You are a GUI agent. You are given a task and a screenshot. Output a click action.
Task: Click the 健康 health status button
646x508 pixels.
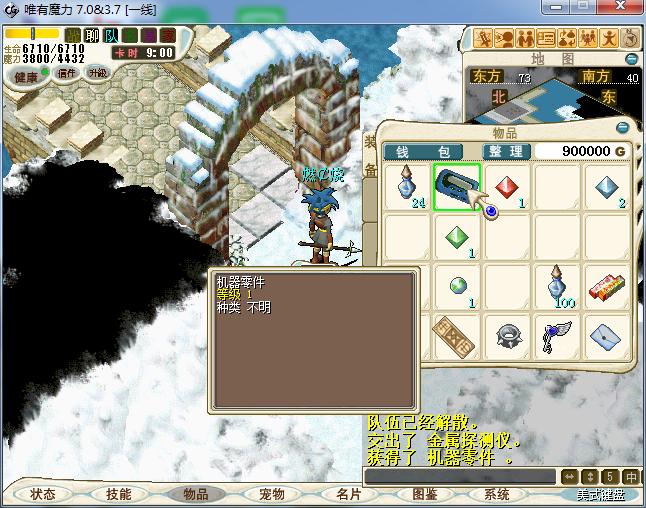coord(26,76)
